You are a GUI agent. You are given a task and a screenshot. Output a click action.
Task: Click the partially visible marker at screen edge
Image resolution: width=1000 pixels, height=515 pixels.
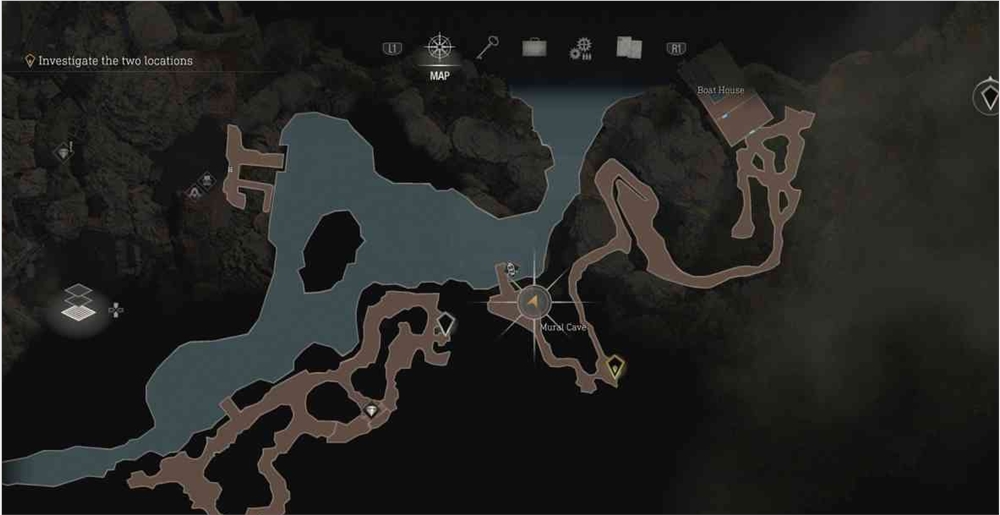pos(988,98)
